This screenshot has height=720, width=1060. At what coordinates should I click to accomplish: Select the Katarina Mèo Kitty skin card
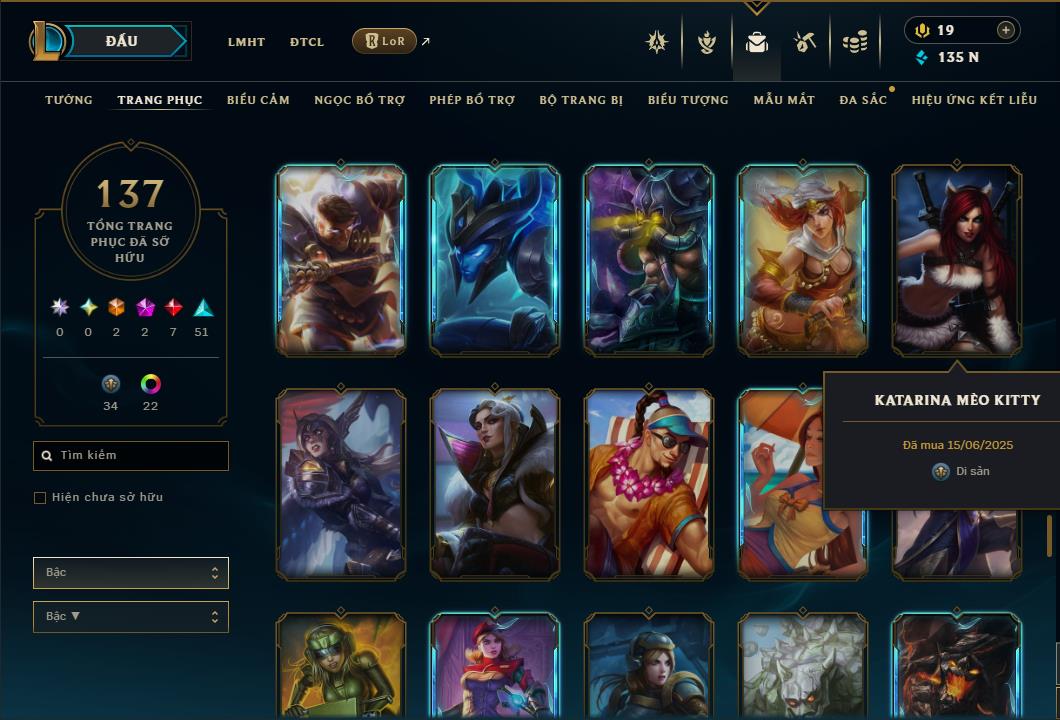957,260
